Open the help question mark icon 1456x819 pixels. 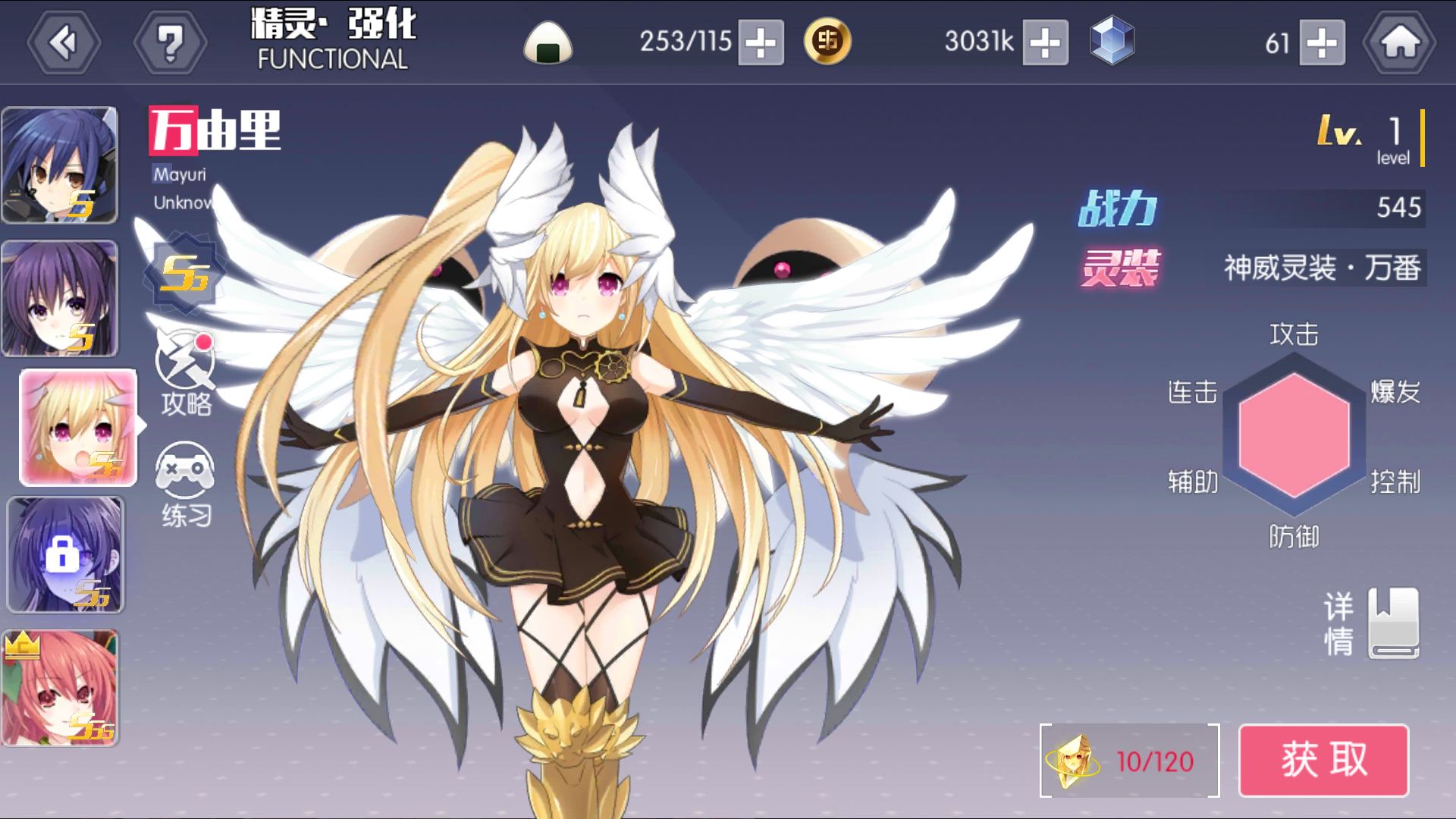tap(171, 42)
